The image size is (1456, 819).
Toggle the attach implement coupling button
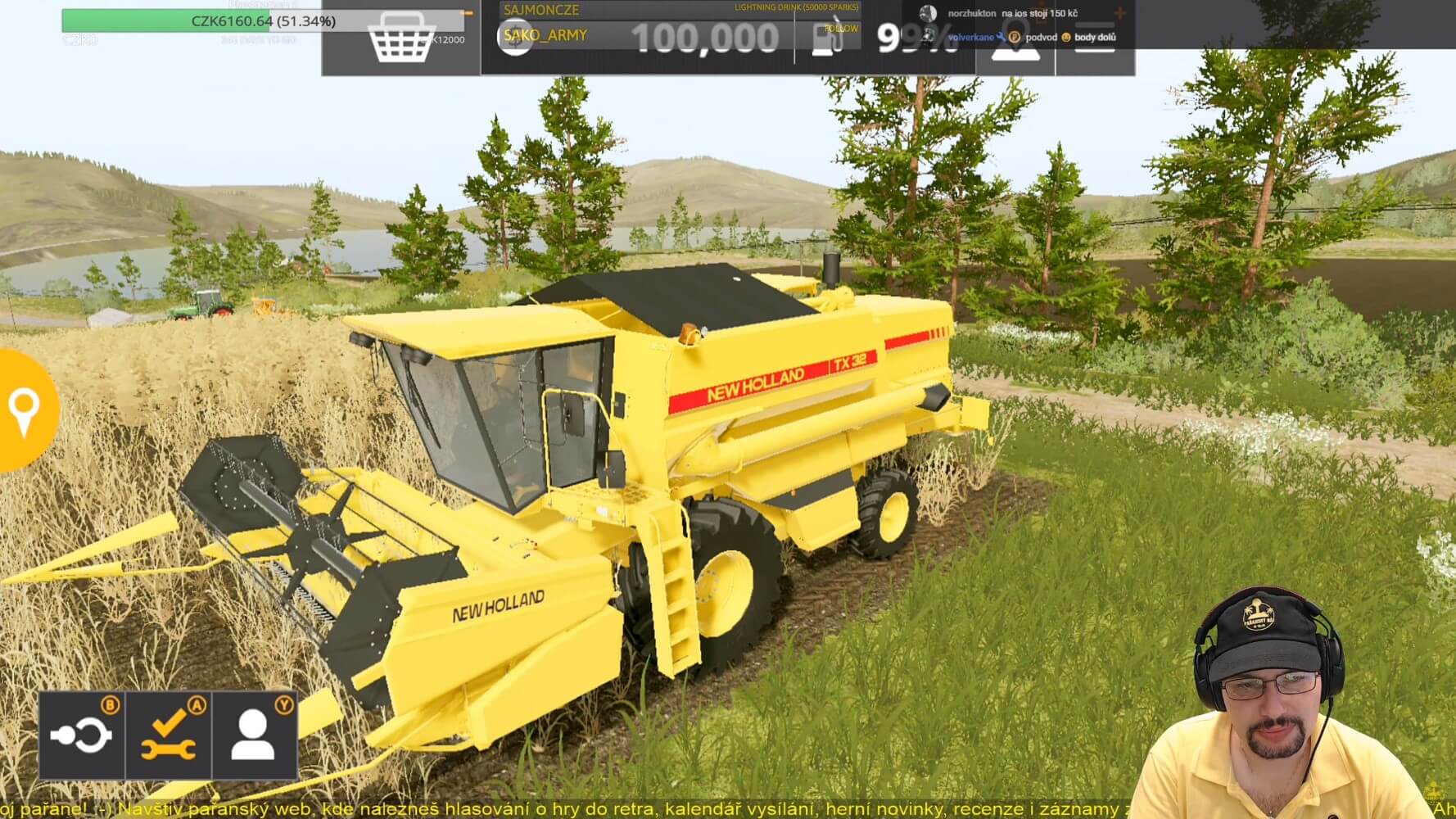point(81,735)
